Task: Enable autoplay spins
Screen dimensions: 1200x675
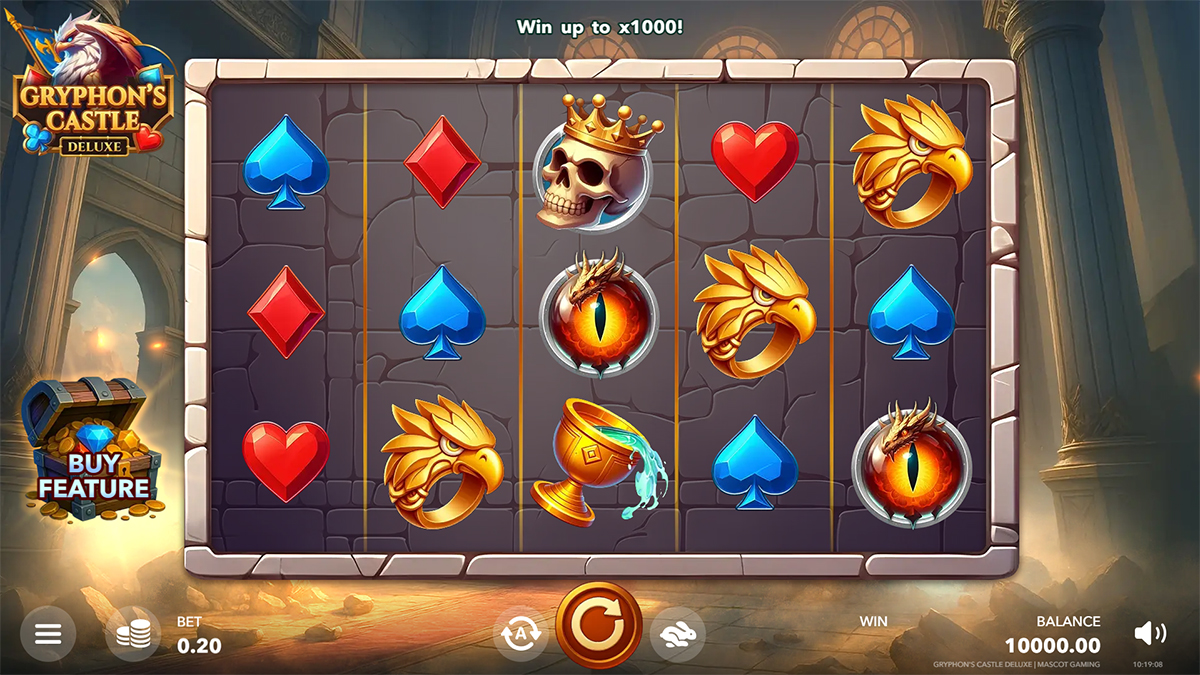Action: click(x=521, y=634)
